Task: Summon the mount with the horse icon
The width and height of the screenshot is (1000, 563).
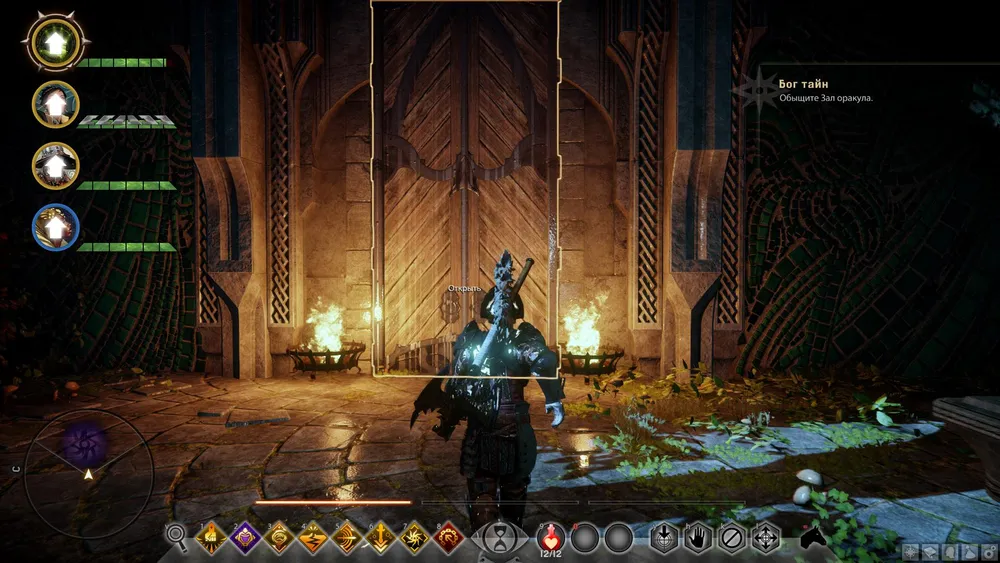Action: pos(812,538)
